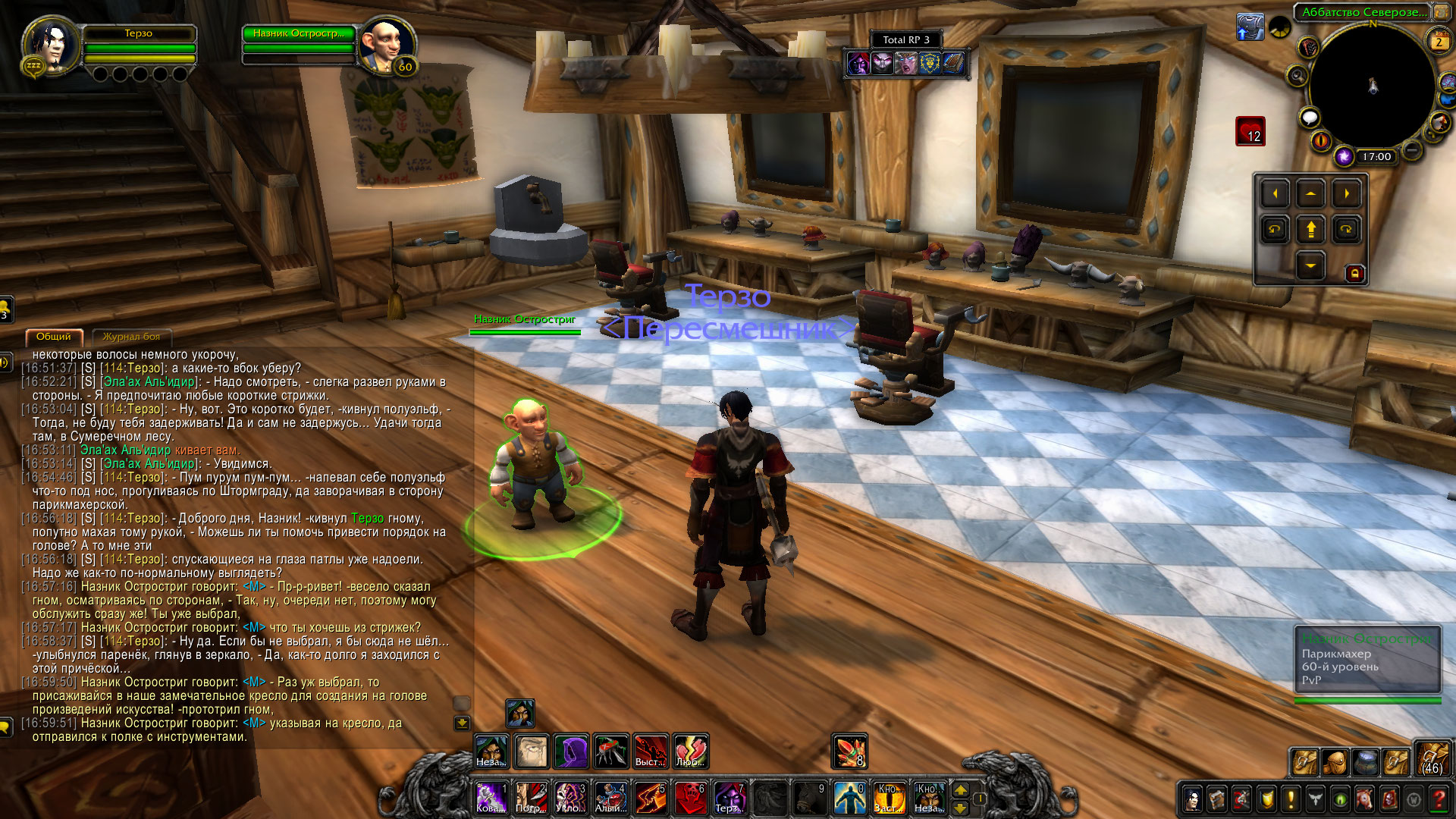Open the red question mark help button
This screenshot has width=1456, height=819.
1439,799
